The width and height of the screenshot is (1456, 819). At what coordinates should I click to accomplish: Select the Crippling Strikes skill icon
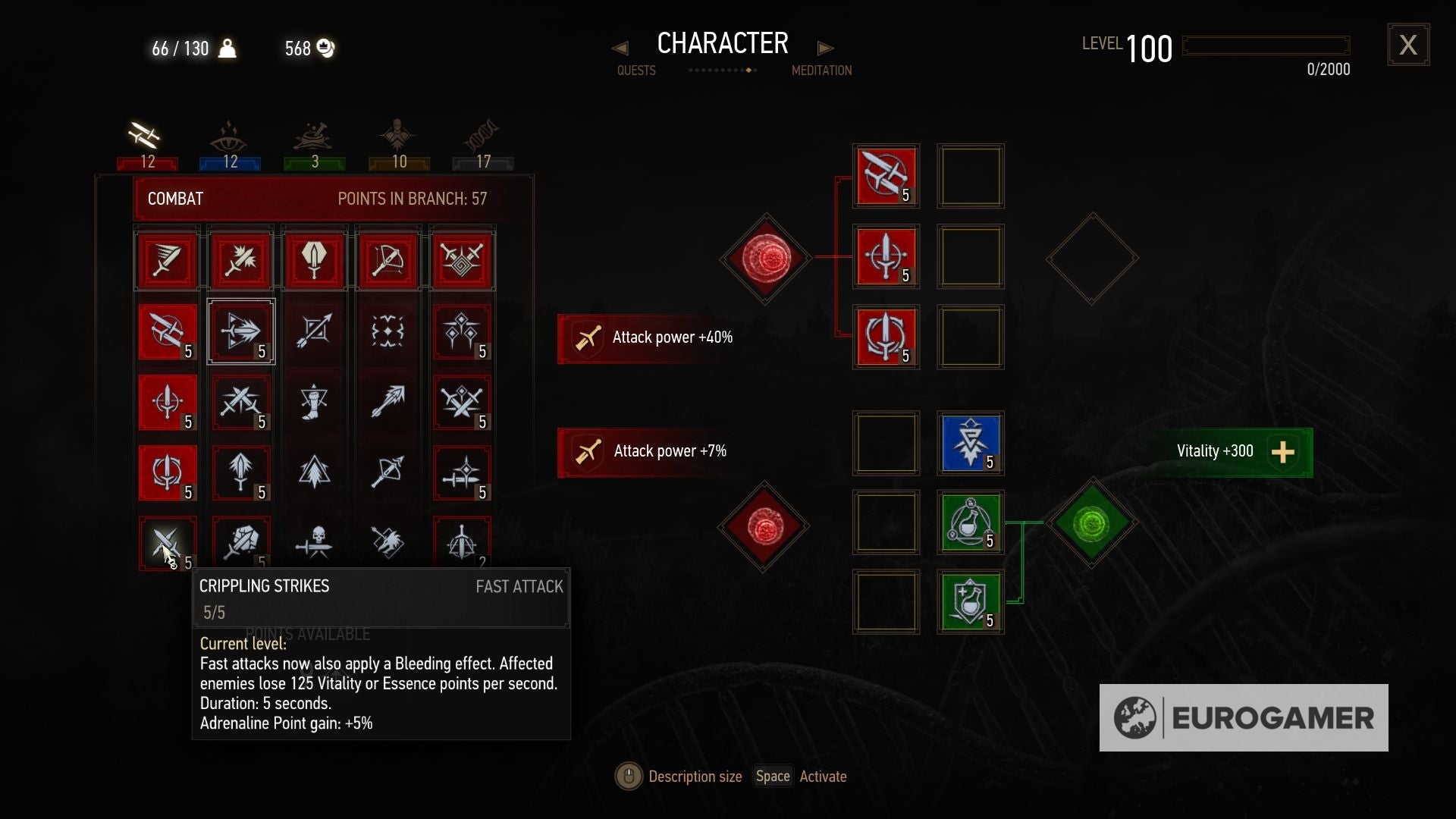(x=167, y=544)
